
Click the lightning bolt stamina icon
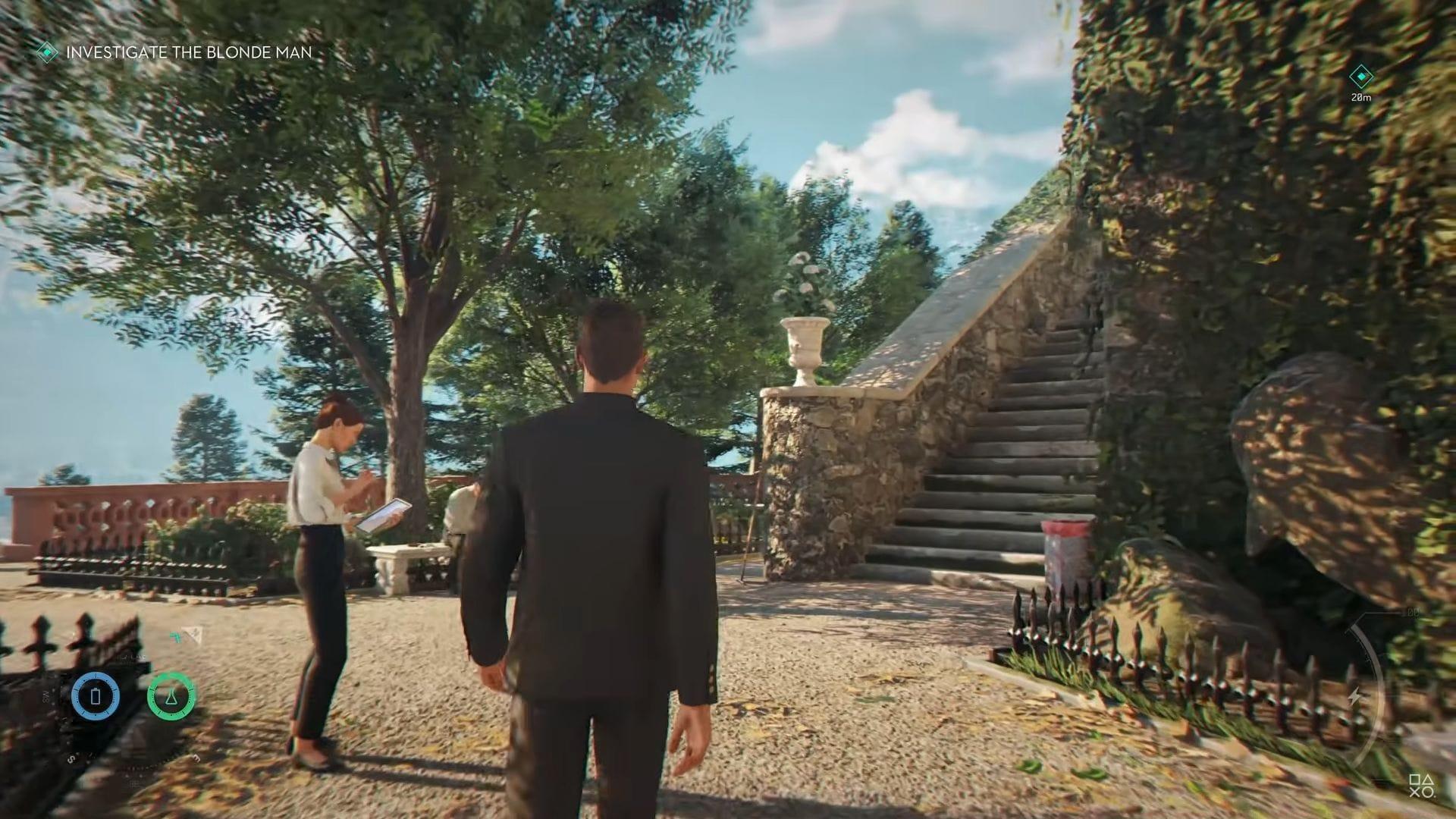[x=1355, y=696]
